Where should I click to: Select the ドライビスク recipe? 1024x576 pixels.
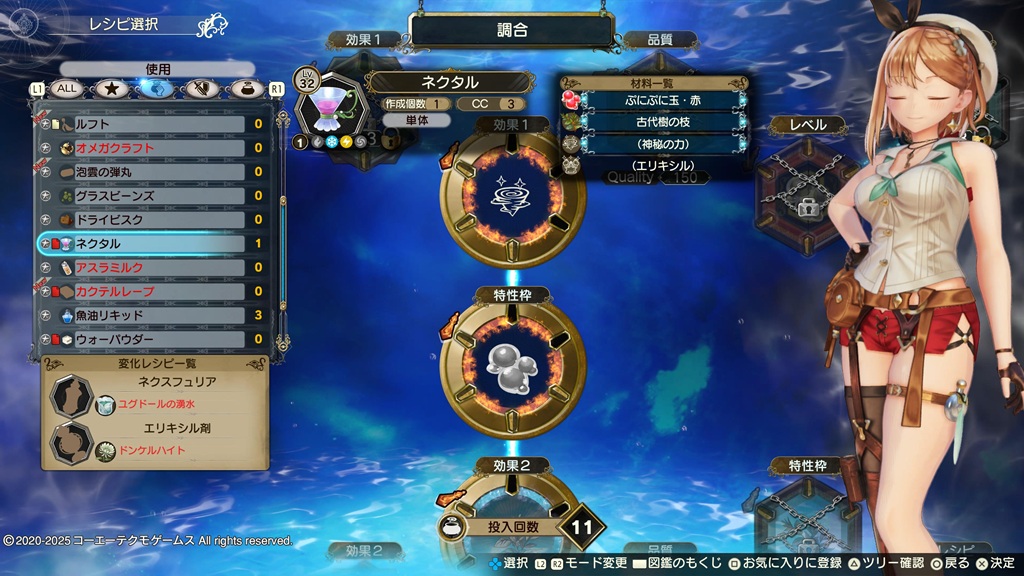click(150, 220)
